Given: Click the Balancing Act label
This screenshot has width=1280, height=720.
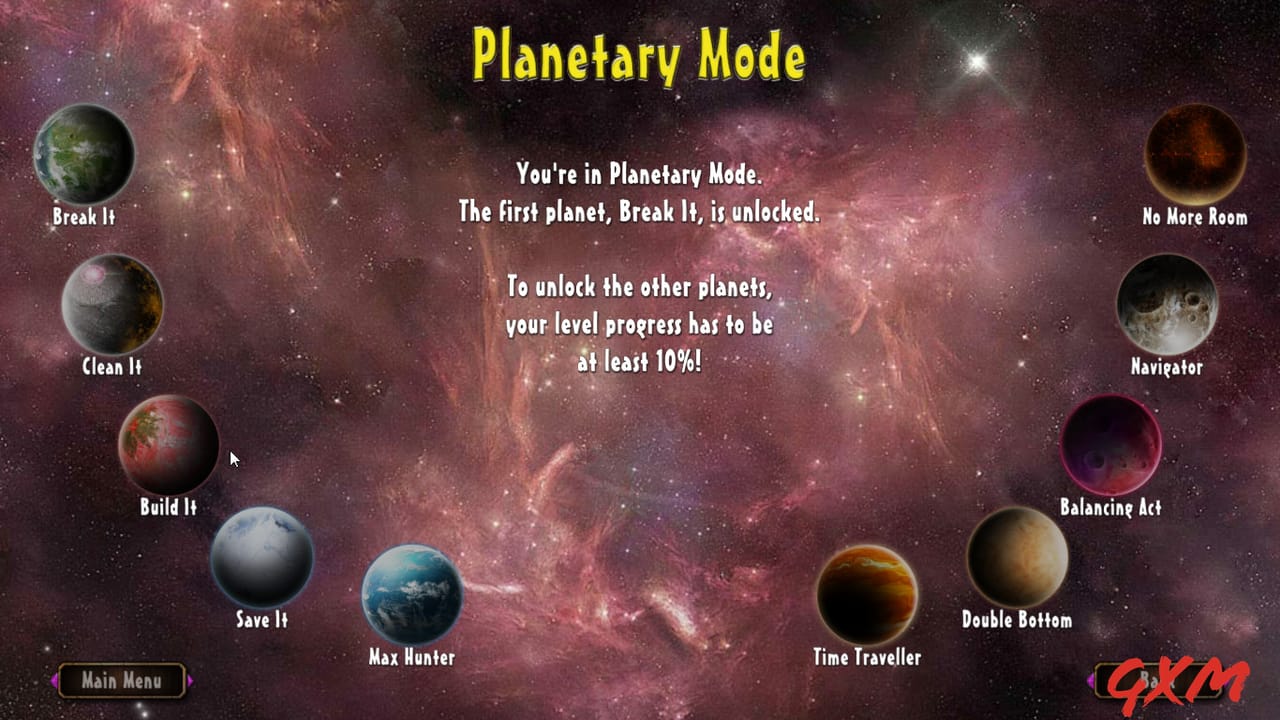Looking at the screenshot, I should click(x=1112, y=508).
